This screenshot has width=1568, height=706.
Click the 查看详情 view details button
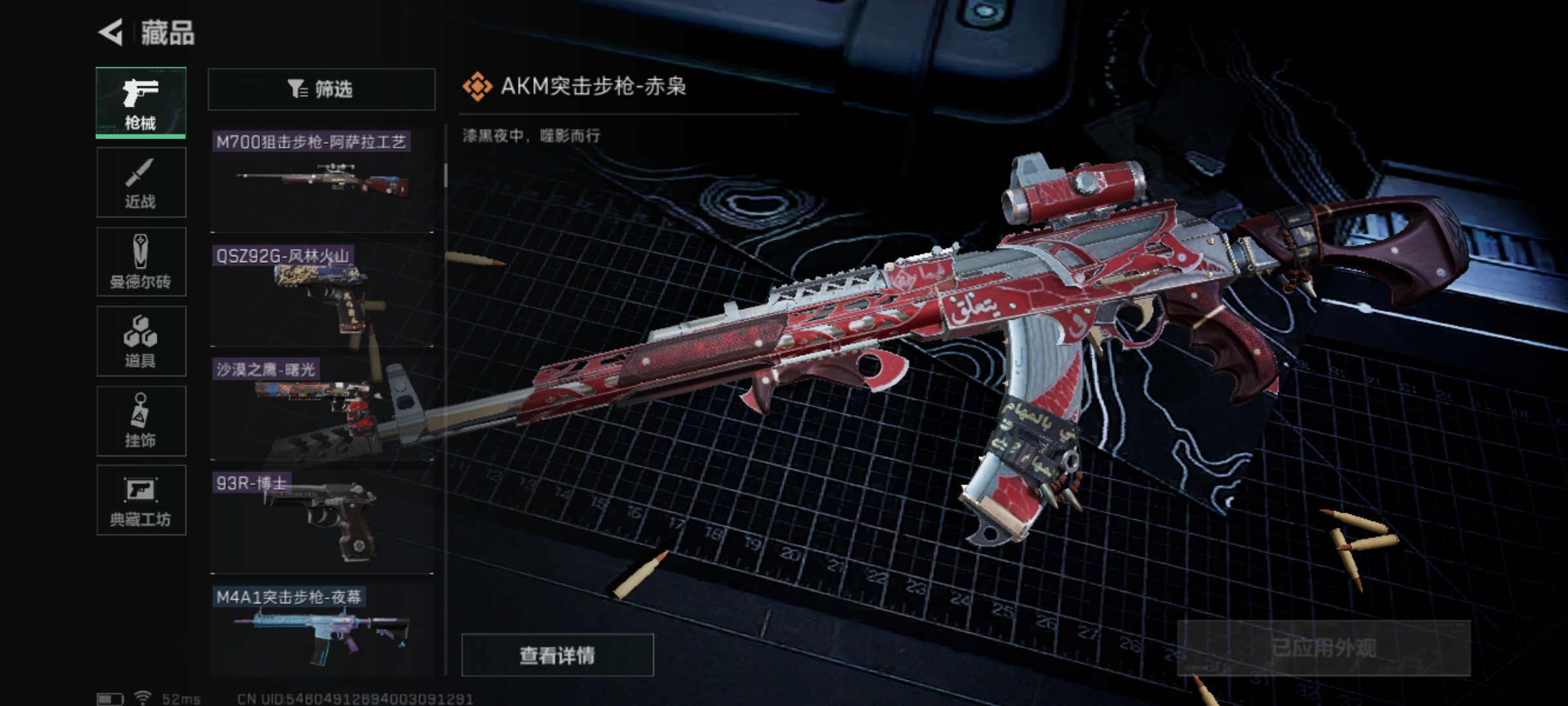[x=557, y=655]
